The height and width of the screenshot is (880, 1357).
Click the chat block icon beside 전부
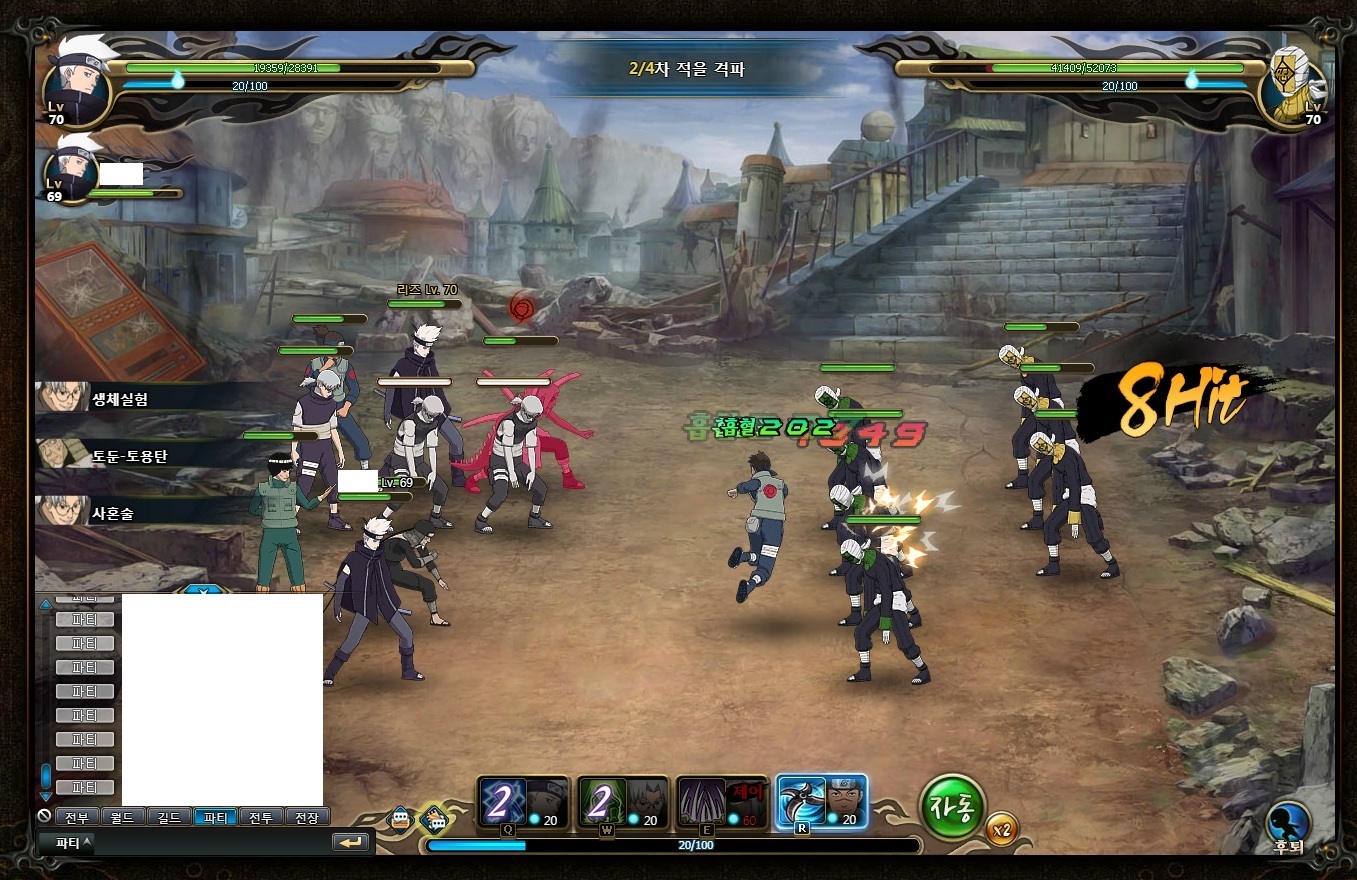[44, 816]
